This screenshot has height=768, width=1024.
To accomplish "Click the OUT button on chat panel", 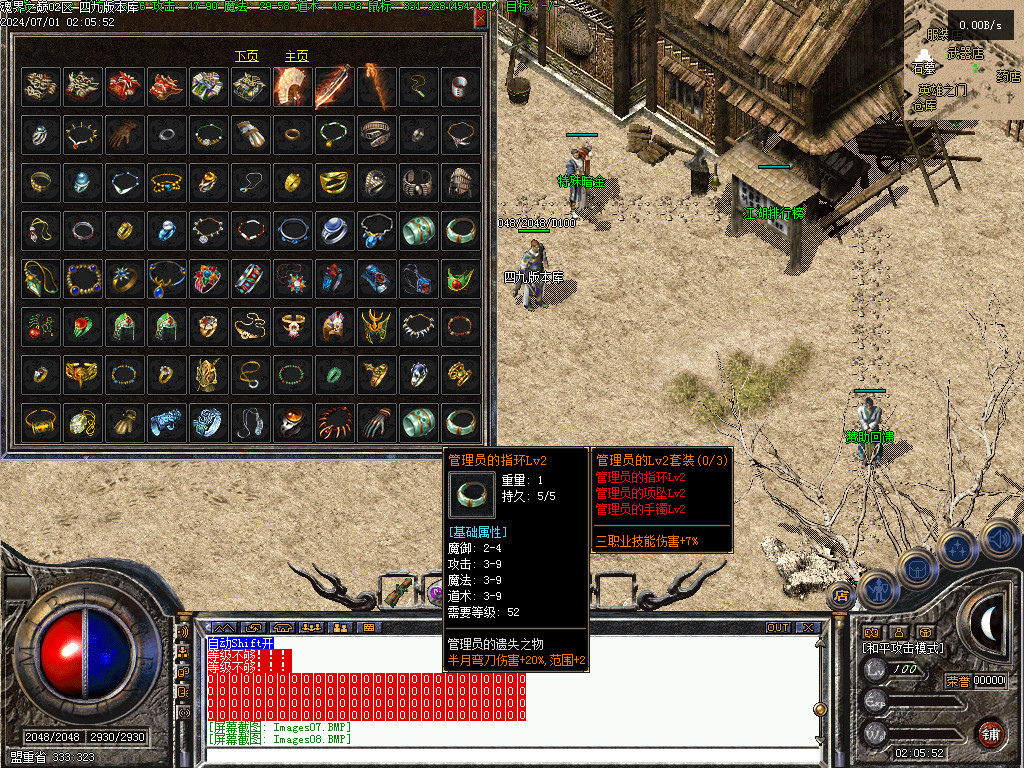I will coord(777,628).
